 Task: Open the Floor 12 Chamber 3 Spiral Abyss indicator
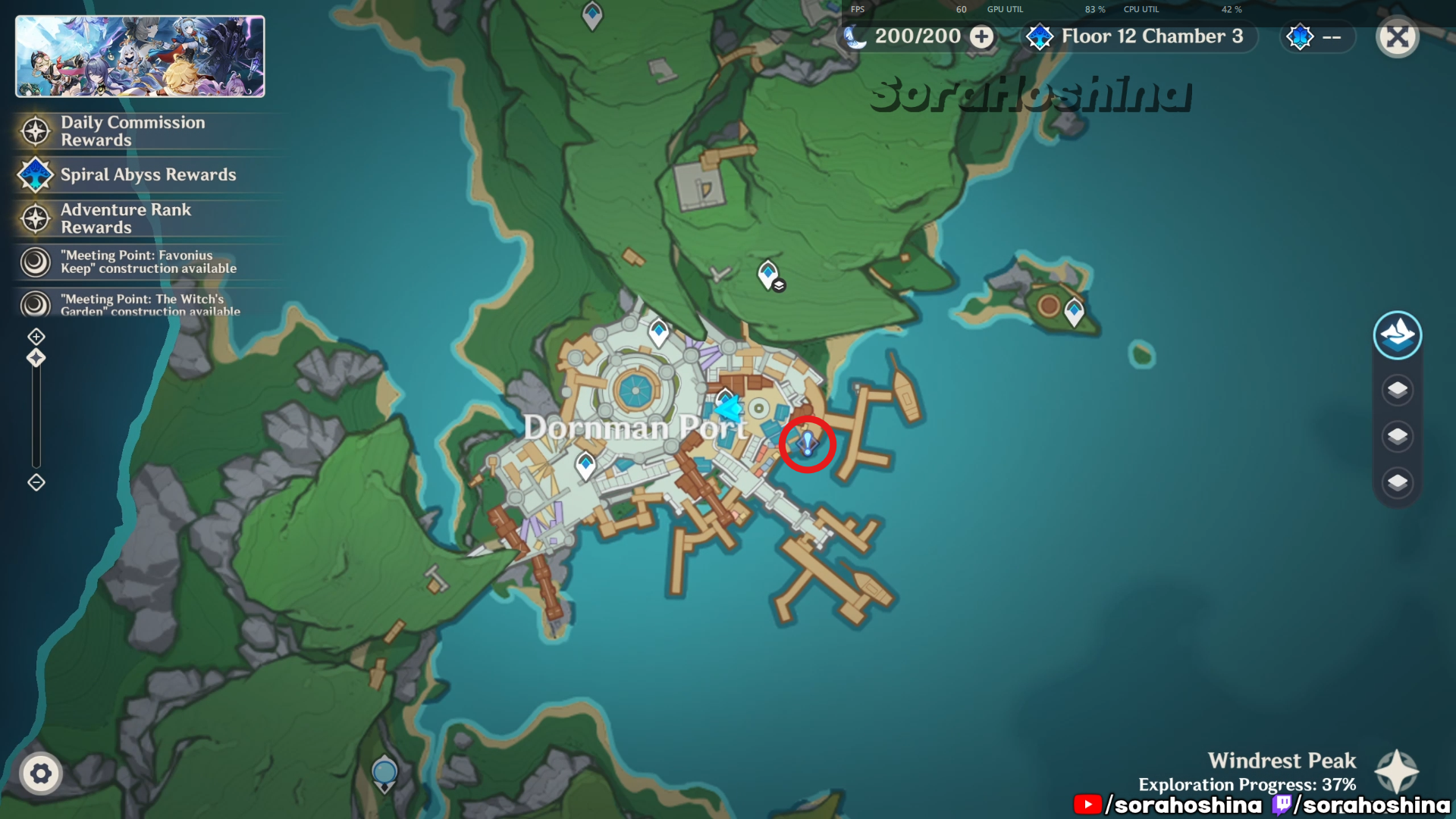tap(1135, 36)
